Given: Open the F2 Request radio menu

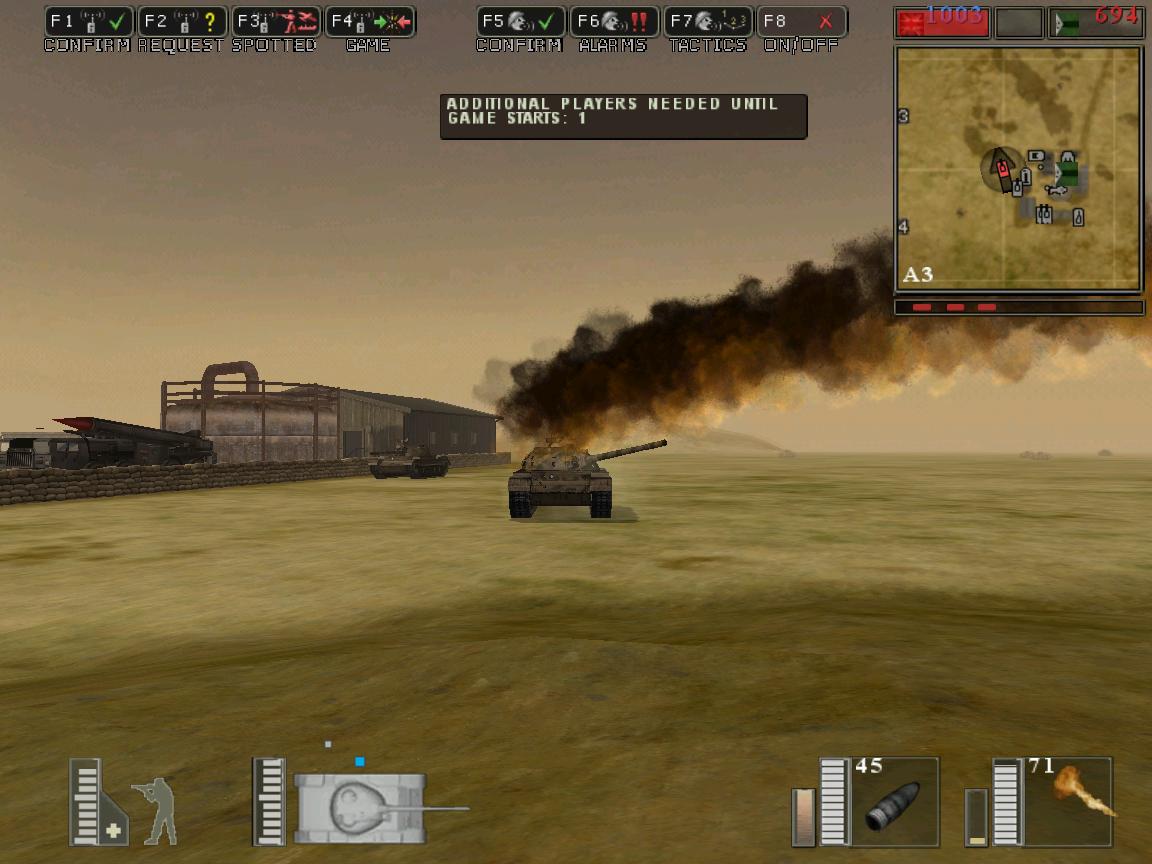Looking at the screenshot, I should click(182, 22).
